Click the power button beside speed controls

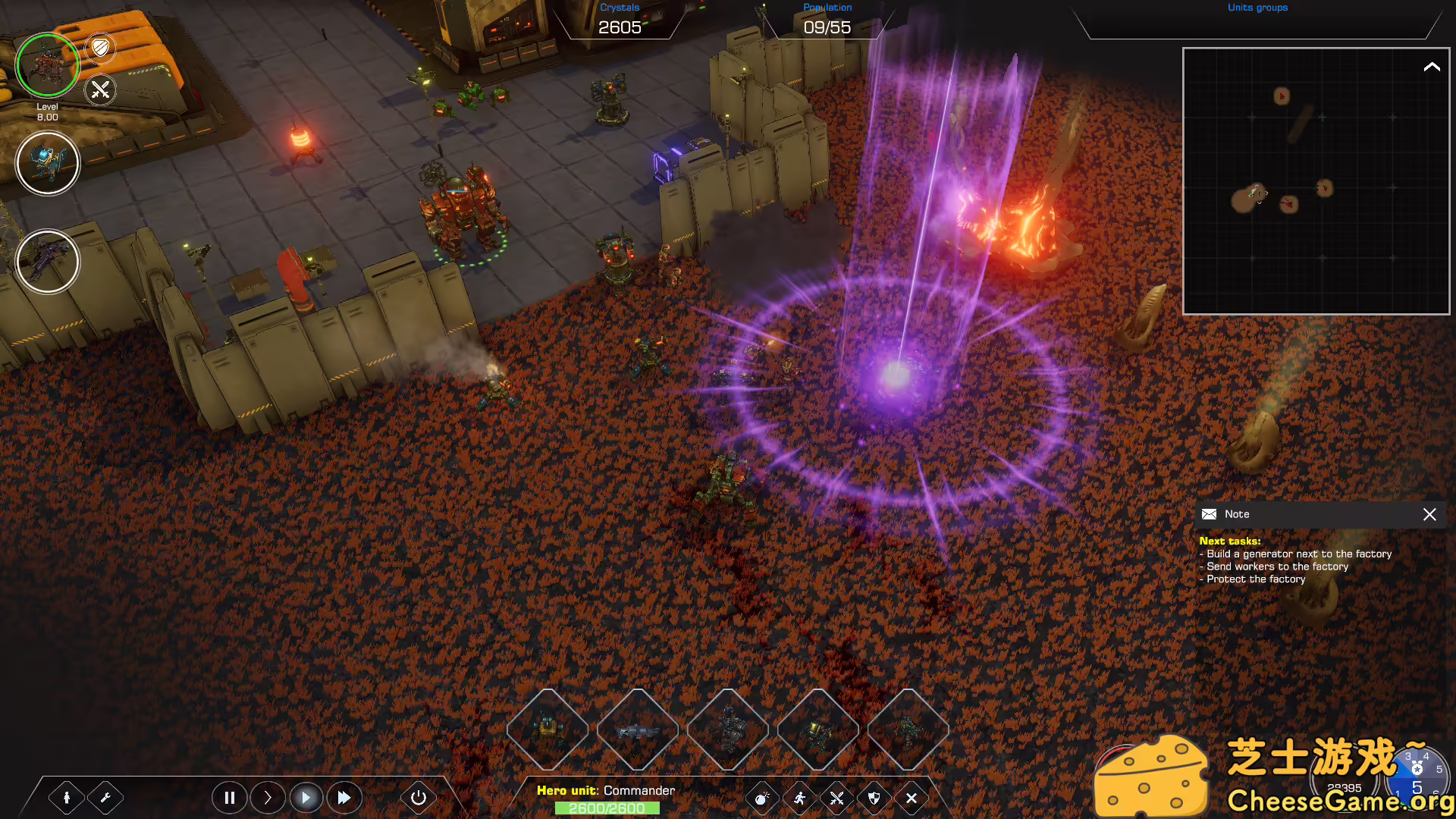[419, 797]
